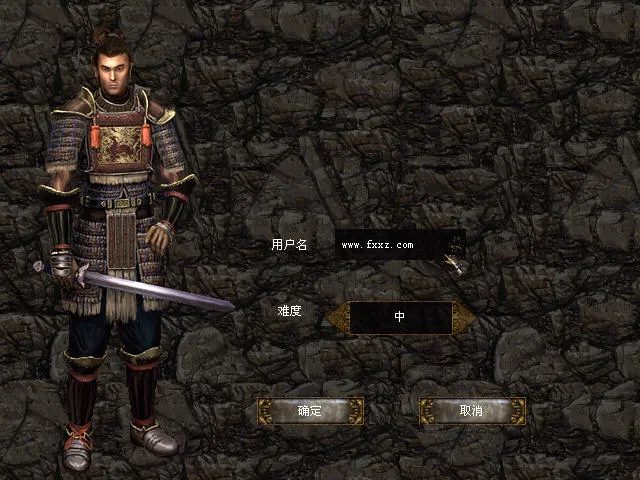This screenshot has height=480, width=640.
Task: Select the 用户名 username text field
Action: coord(390,244)
